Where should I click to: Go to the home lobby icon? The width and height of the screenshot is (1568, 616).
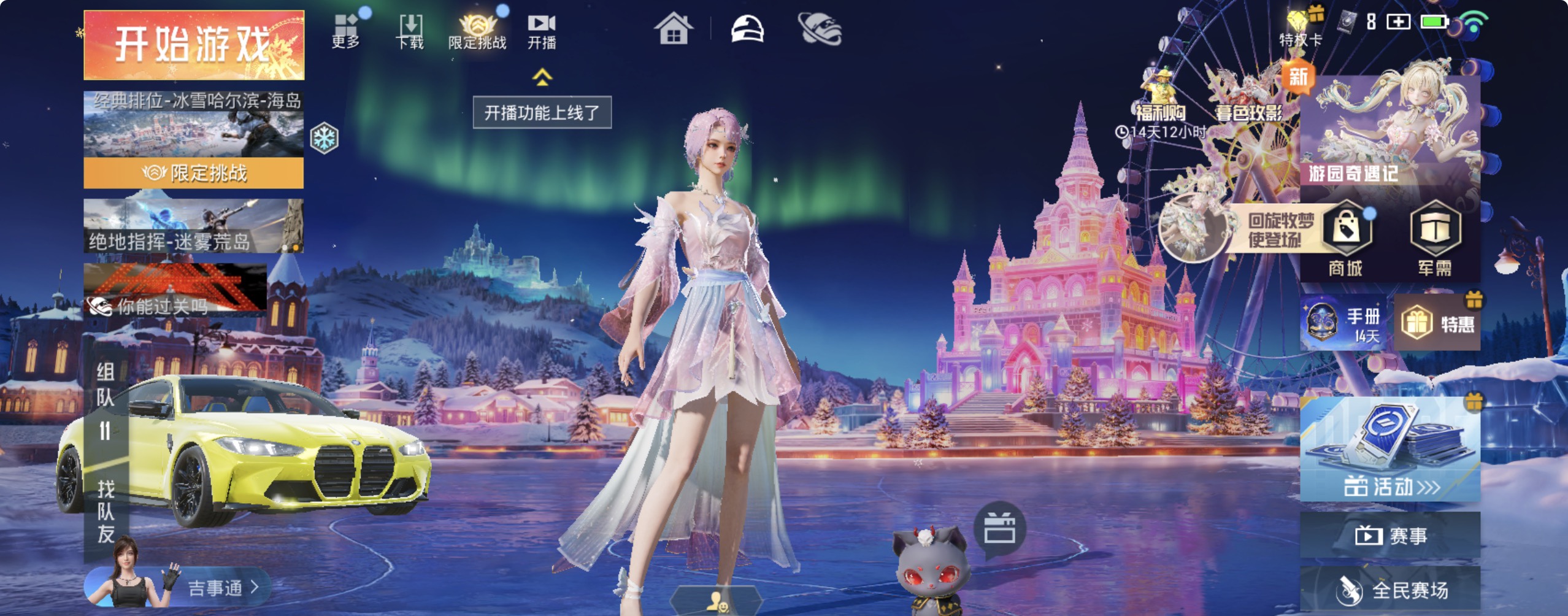(673, 29)
